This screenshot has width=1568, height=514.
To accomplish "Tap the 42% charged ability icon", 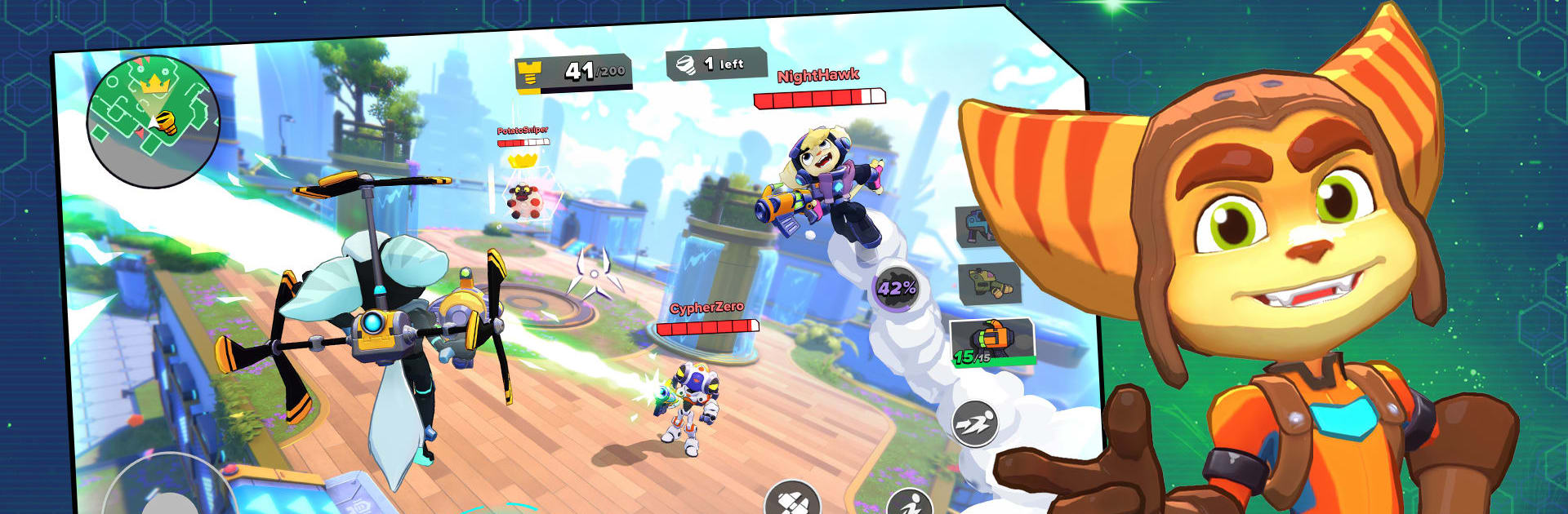I will [896, 287].
